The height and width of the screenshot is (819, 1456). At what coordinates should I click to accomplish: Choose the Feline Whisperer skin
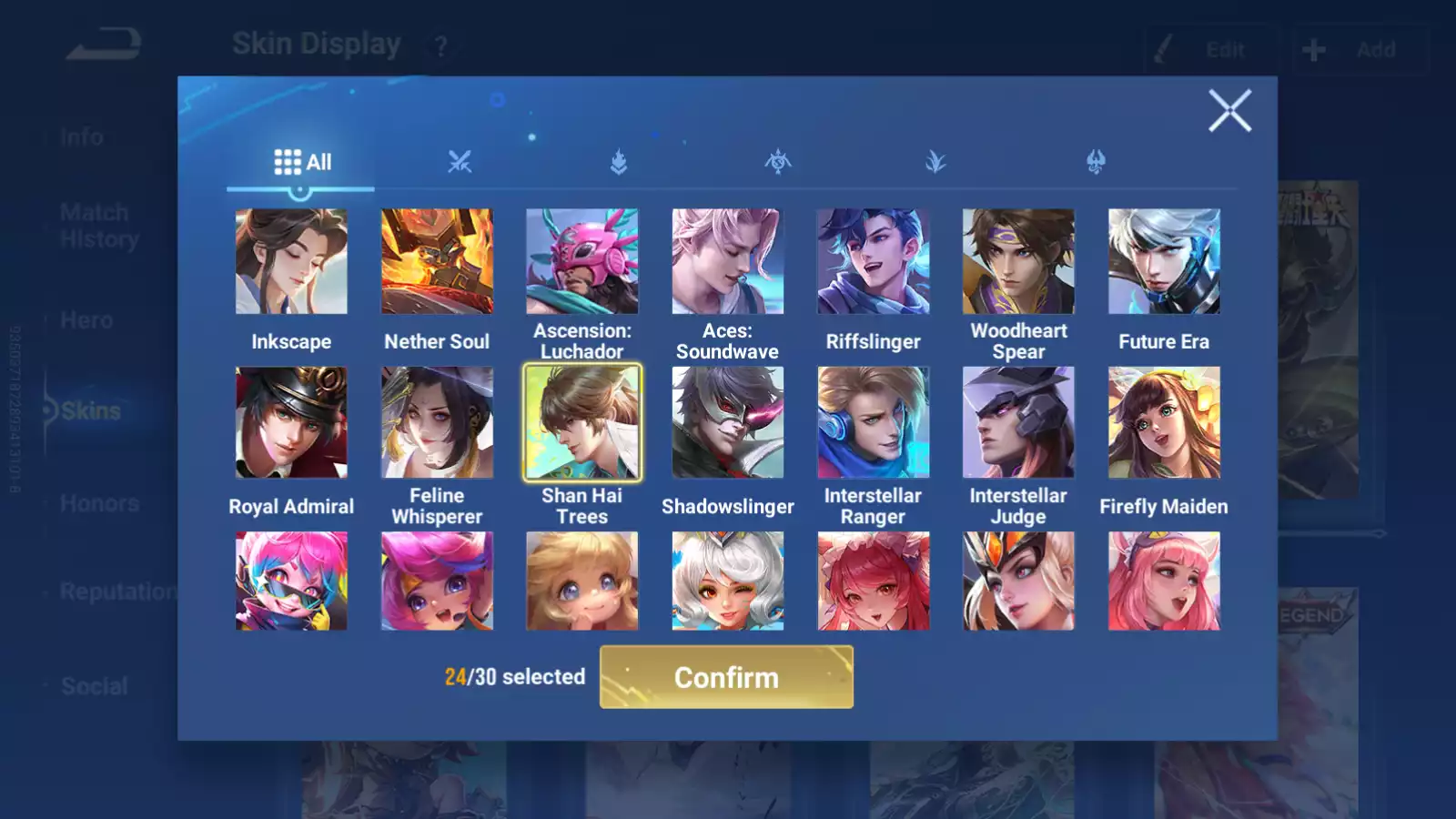click(x=437, y=422)
